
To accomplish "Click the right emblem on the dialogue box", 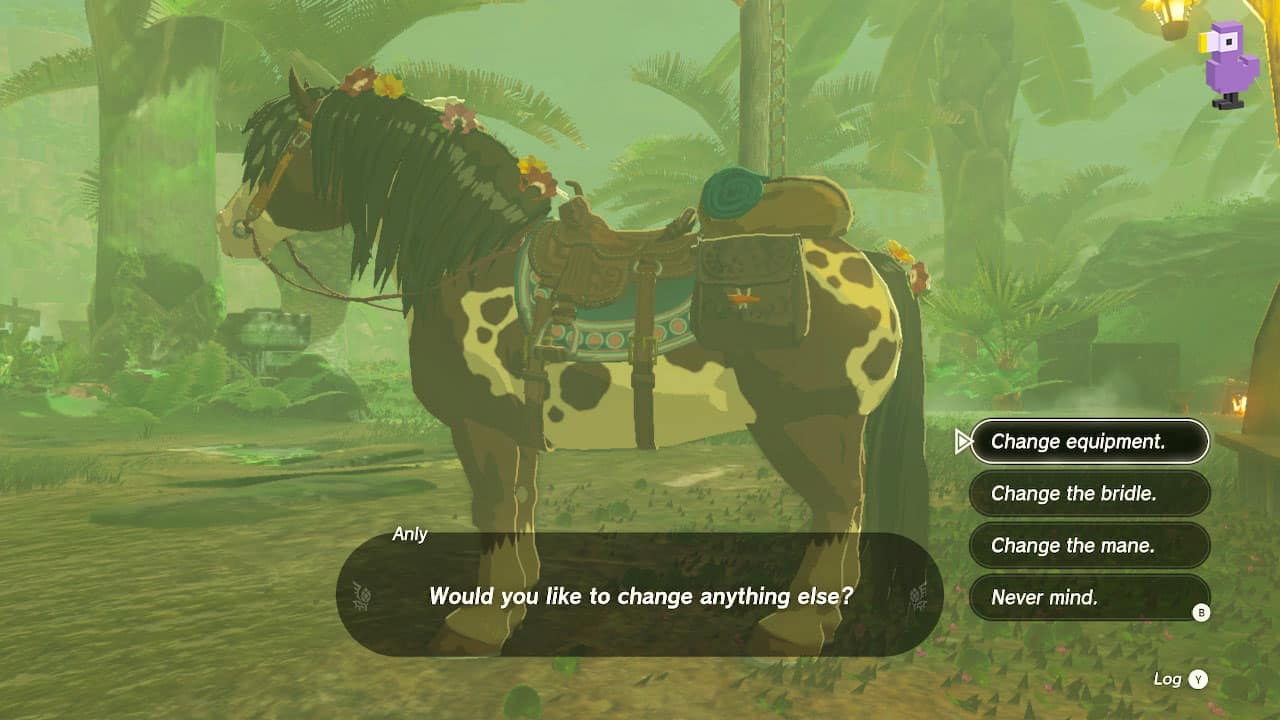I will click(x=913, y=594).
